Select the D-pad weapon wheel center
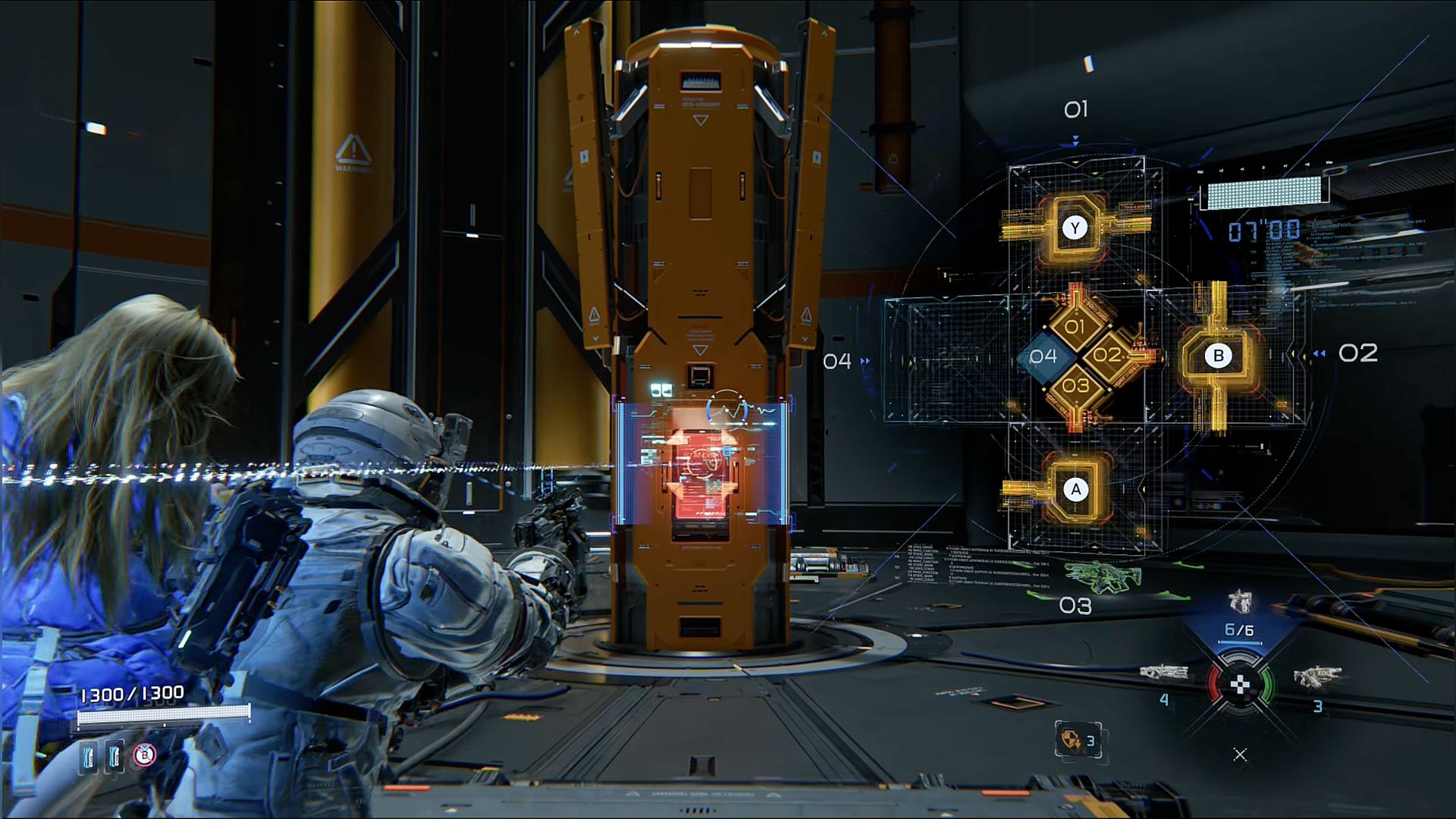Screen dimensions: 1456x819 point(1239,685)
